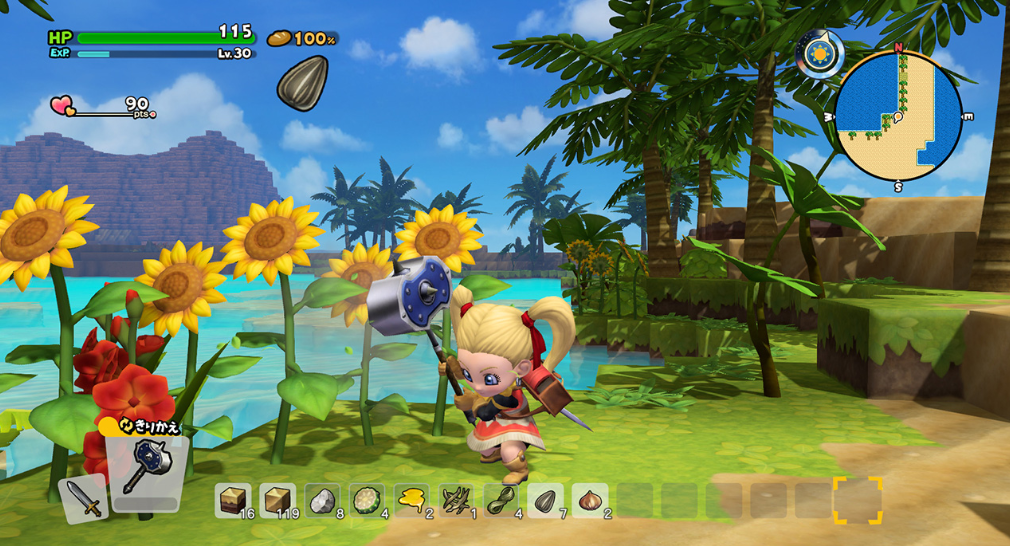Click the bread hunger icon
This screenshot has width=1010, height=546.
[x=279, y=39]
